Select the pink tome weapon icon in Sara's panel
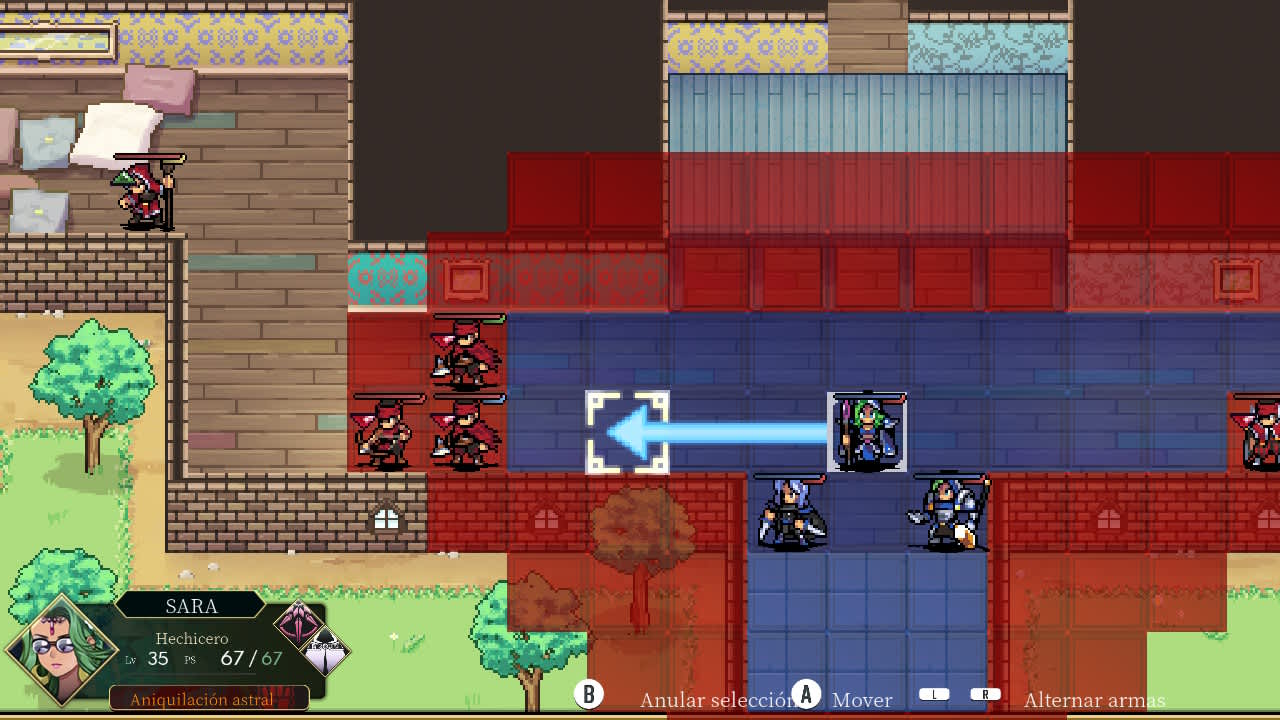The width and height of the screenshot is (1280, 720). point(296,622)
